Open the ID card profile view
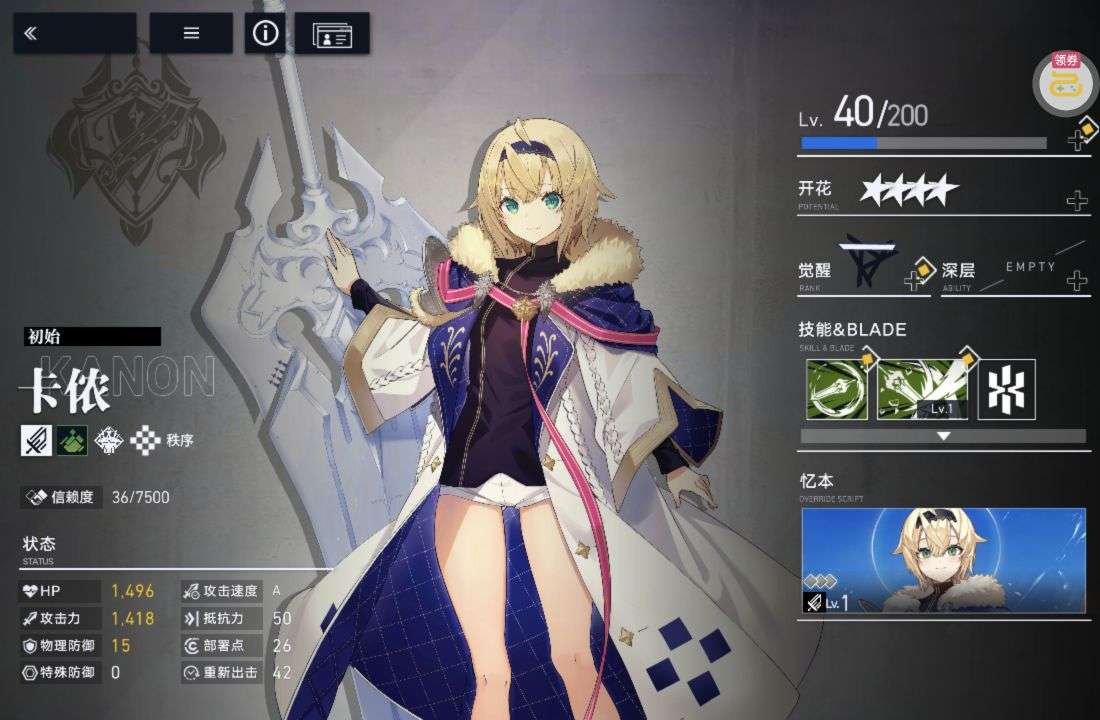The width and height of the screenshot is (1100, 720). [x=332, y=34]
